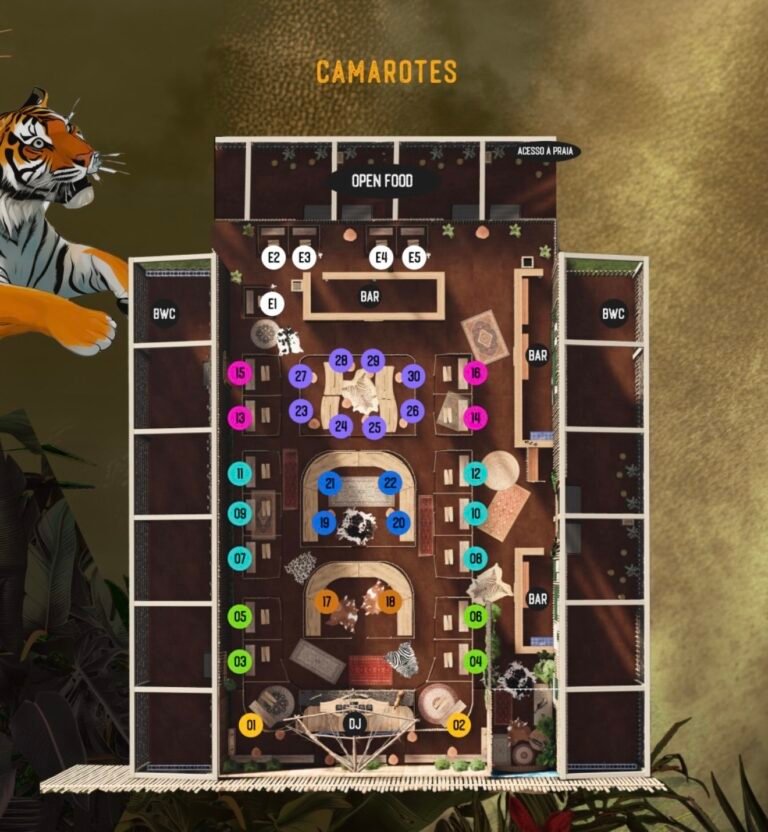Choose camarote 02 yellow marker

[459, 724]
